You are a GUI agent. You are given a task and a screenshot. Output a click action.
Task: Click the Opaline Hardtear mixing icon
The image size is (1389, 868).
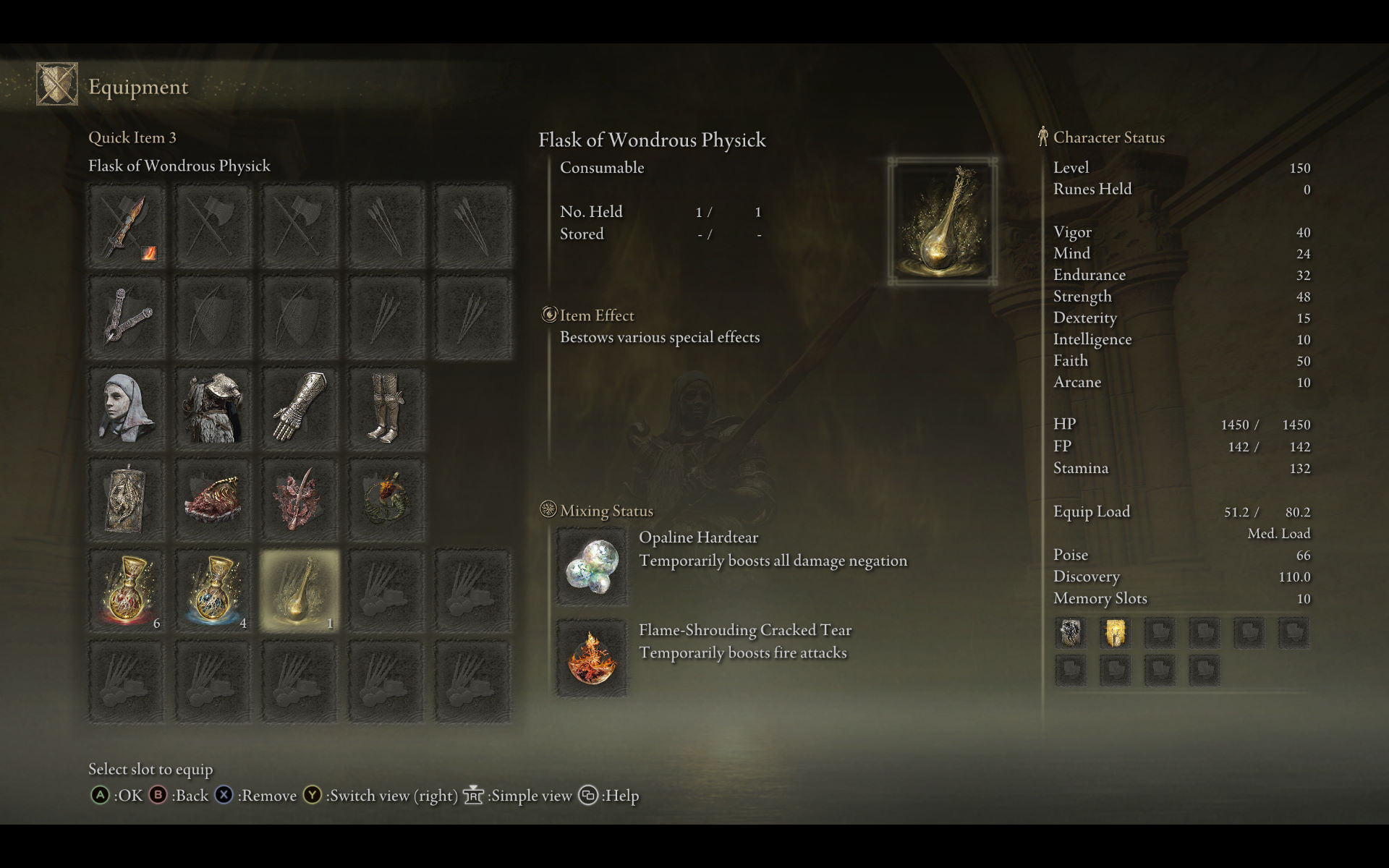tap(591, 566)
